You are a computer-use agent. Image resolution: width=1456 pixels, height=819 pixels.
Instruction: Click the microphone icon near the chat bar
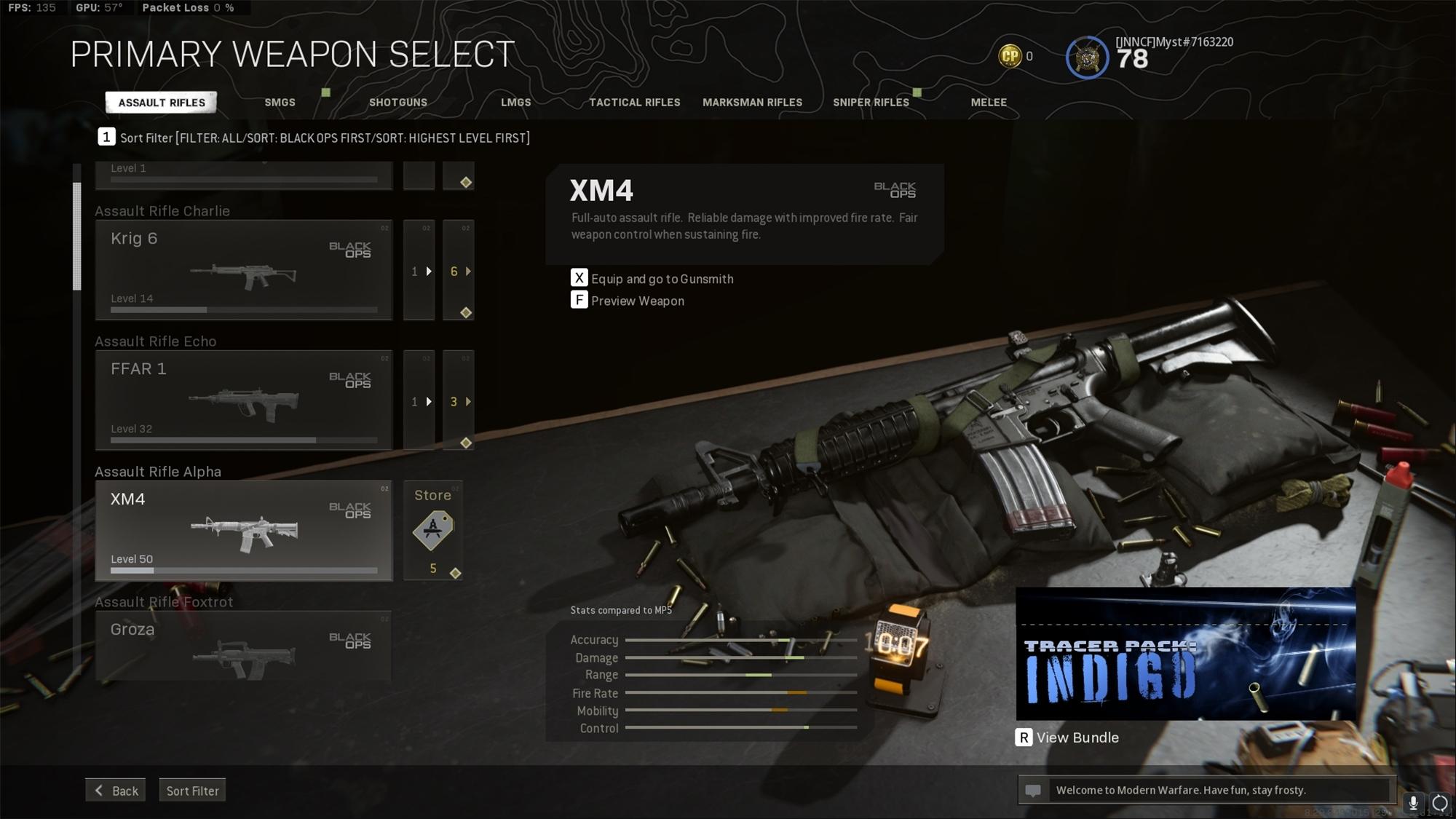(x=1413, y=803)
